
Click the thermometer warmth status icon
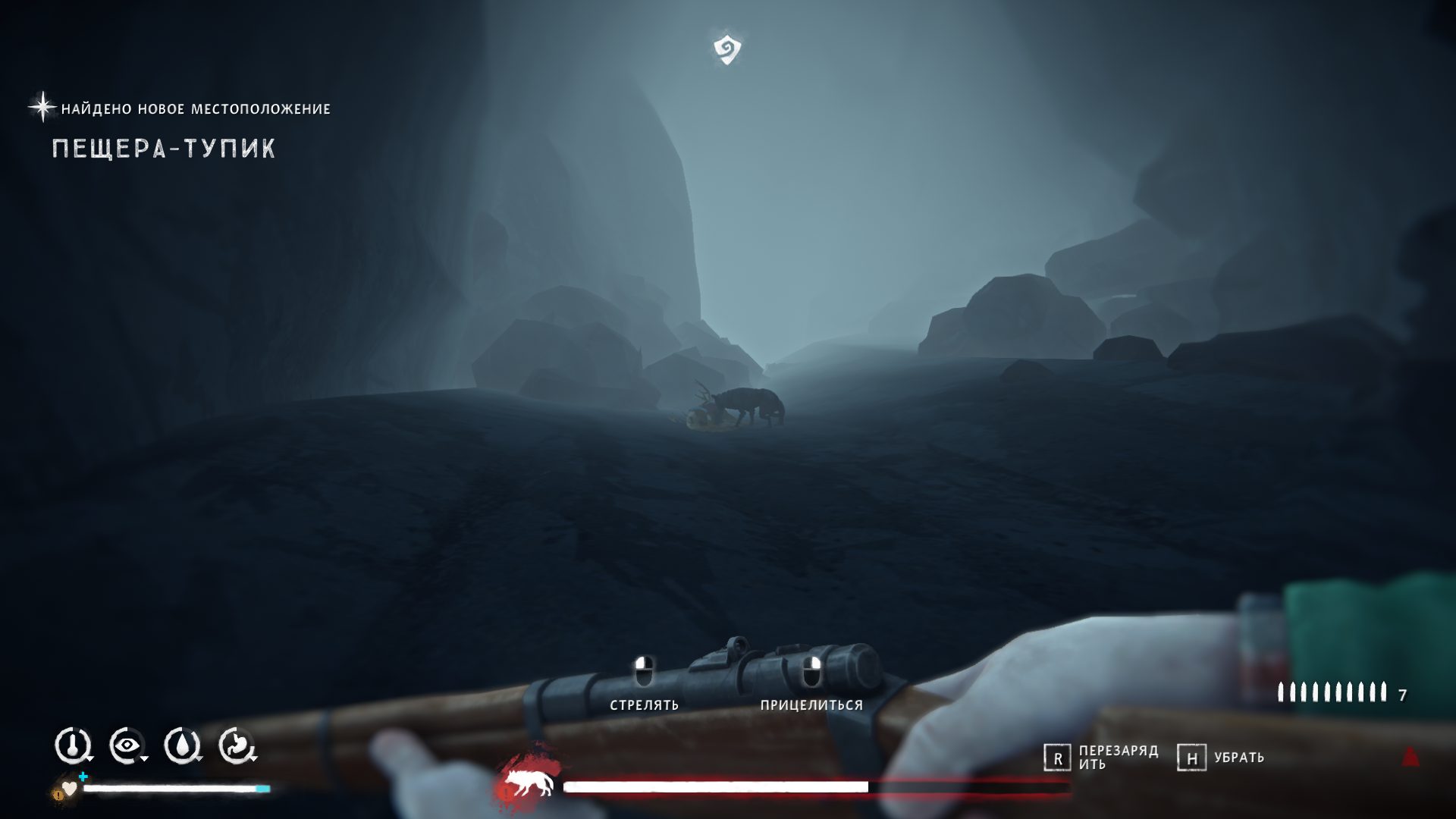(72, 746)
